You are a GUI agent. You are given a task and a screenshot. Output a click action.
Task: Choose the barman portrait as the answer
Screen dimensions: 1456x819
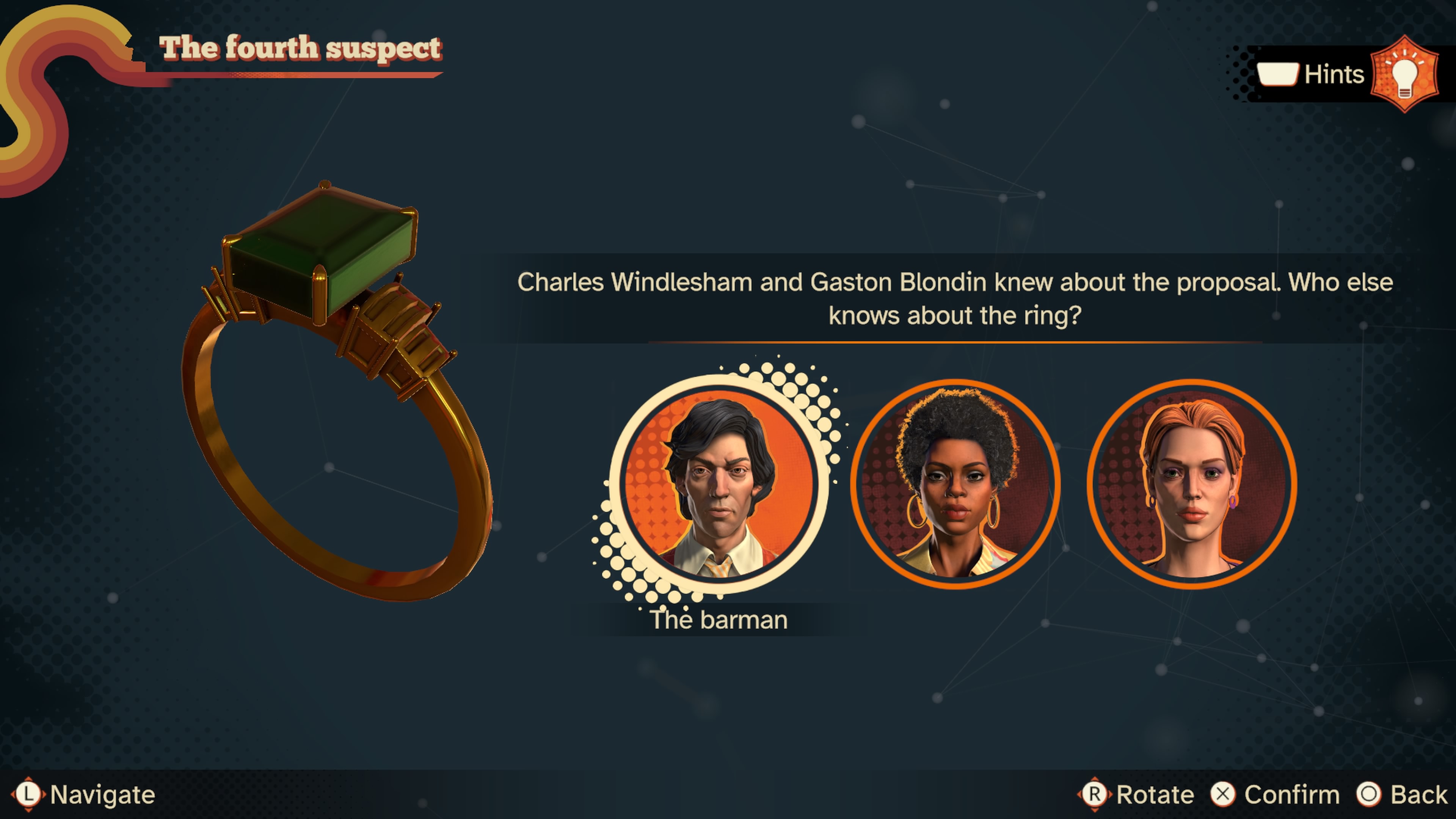tap(719, 485)
